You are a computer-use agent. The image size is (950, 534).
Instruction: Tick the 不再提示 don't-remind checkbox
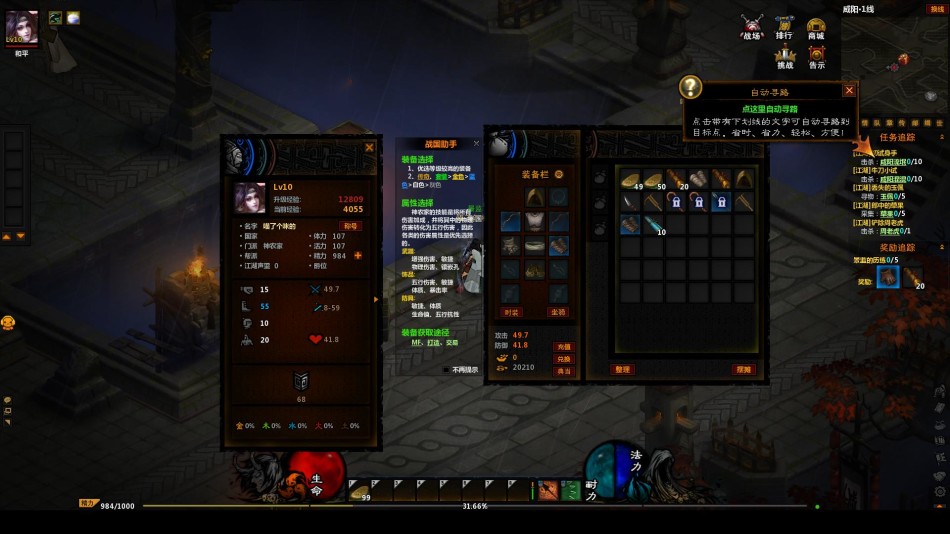click(x=447, y=369)
